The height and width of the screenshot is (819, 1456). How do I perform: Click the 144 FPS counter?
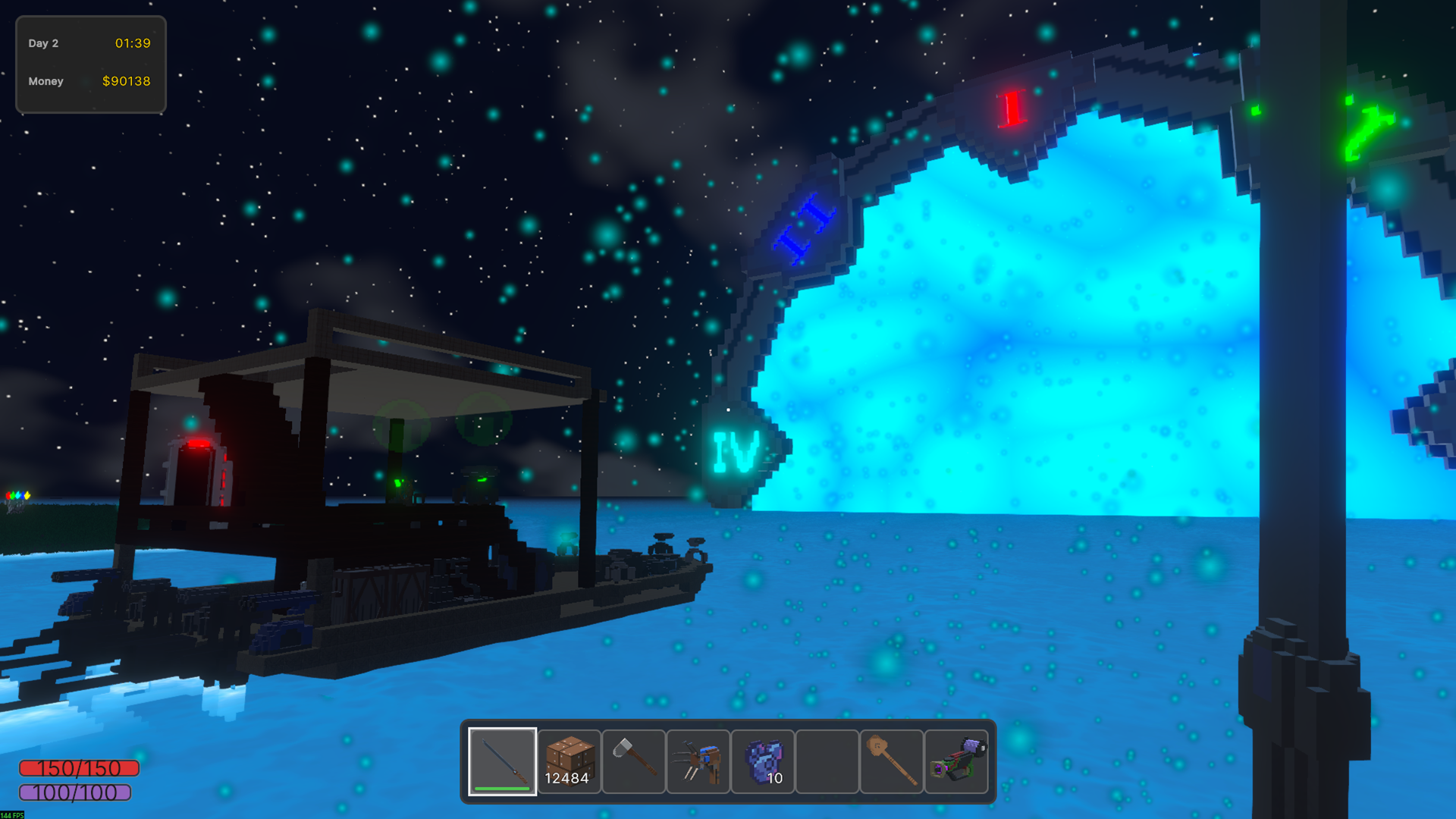point(11,814)
